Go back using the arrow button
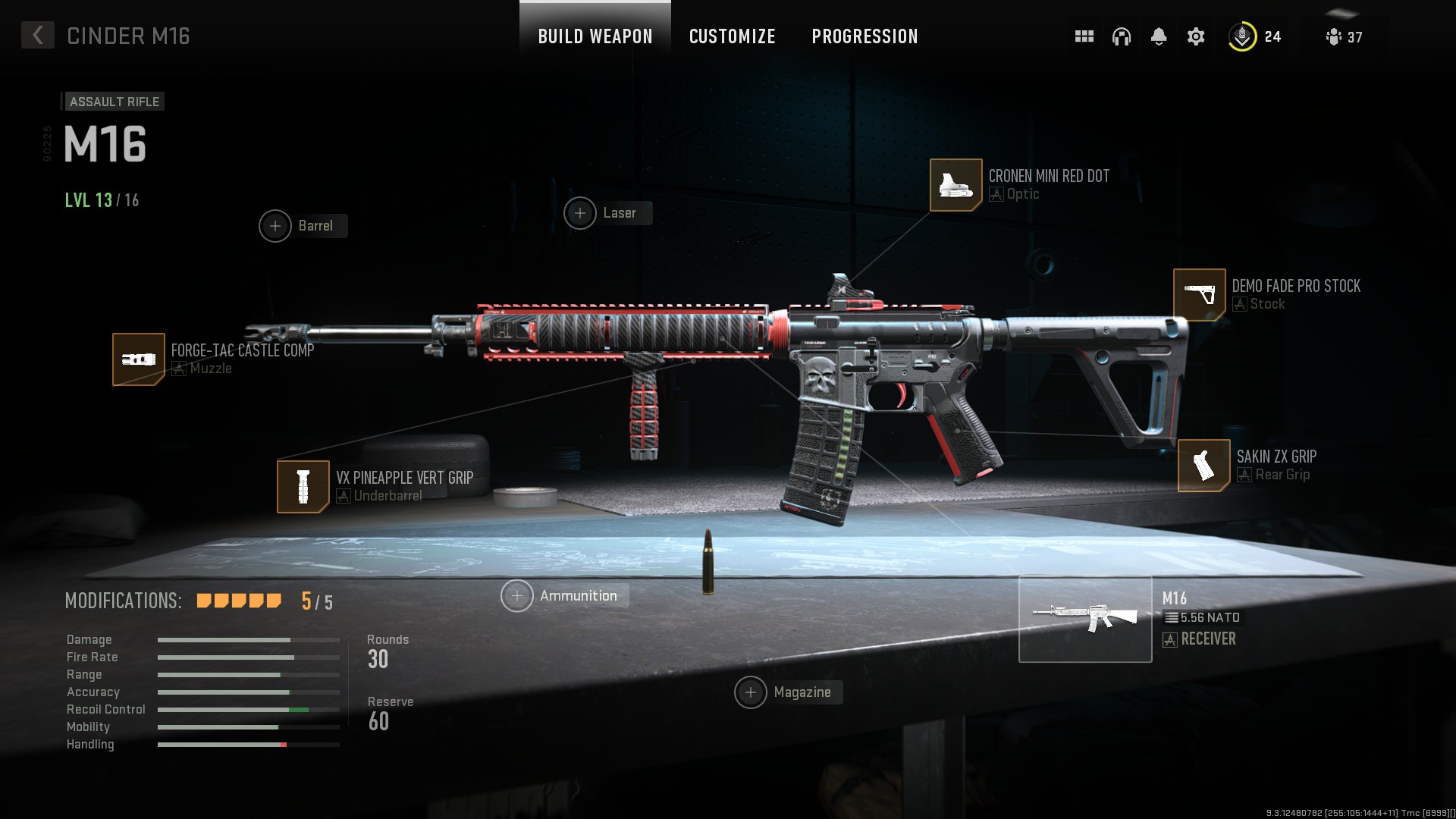Viewport: 1456px width, 819px height. point(37,36)
